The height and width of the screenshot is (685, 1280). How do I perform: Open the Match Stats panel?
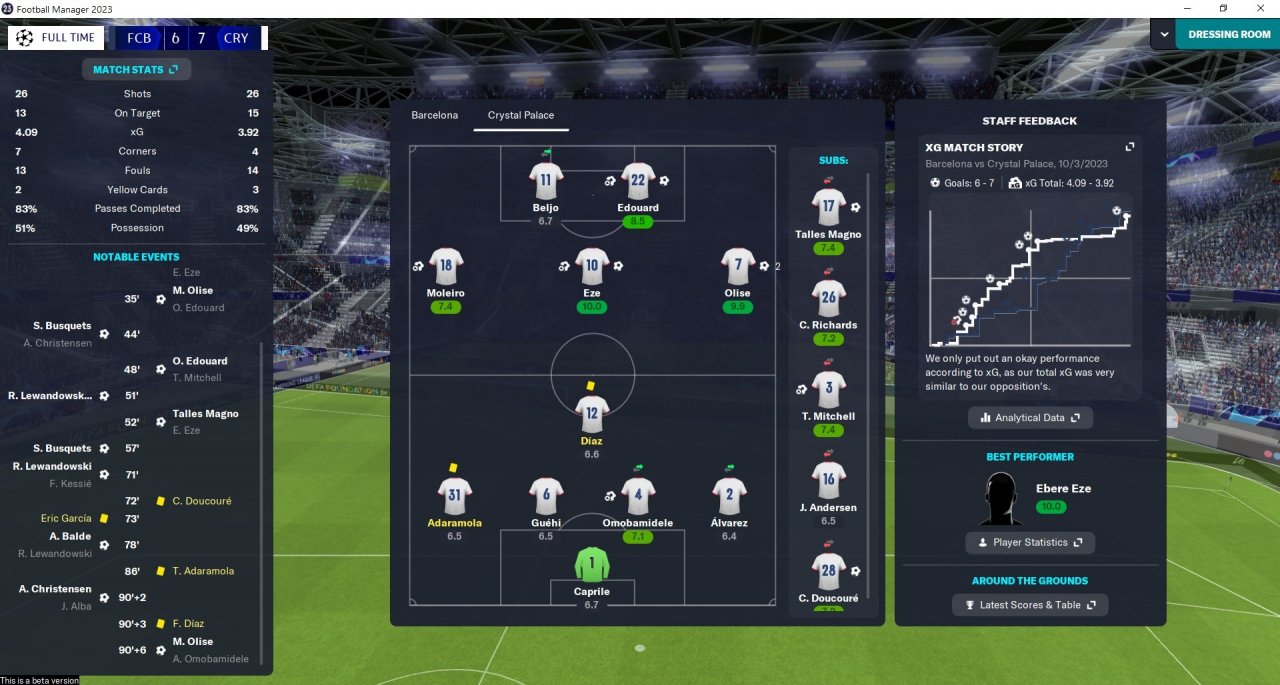(135, 70)
